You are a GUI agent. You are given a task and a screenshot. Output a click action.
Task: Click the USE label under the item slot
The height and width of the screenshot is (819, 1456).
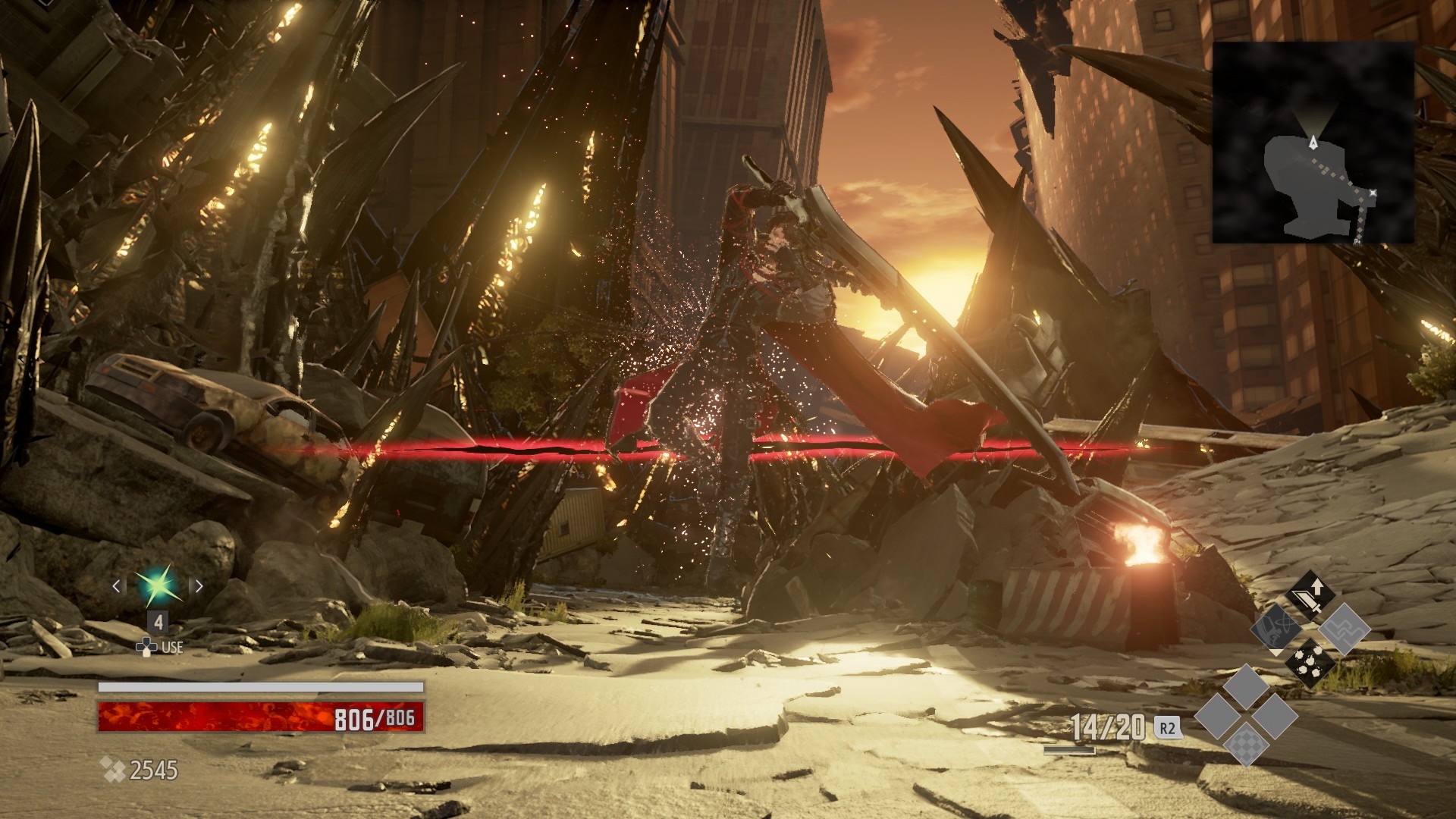click(x=173, y=647)
